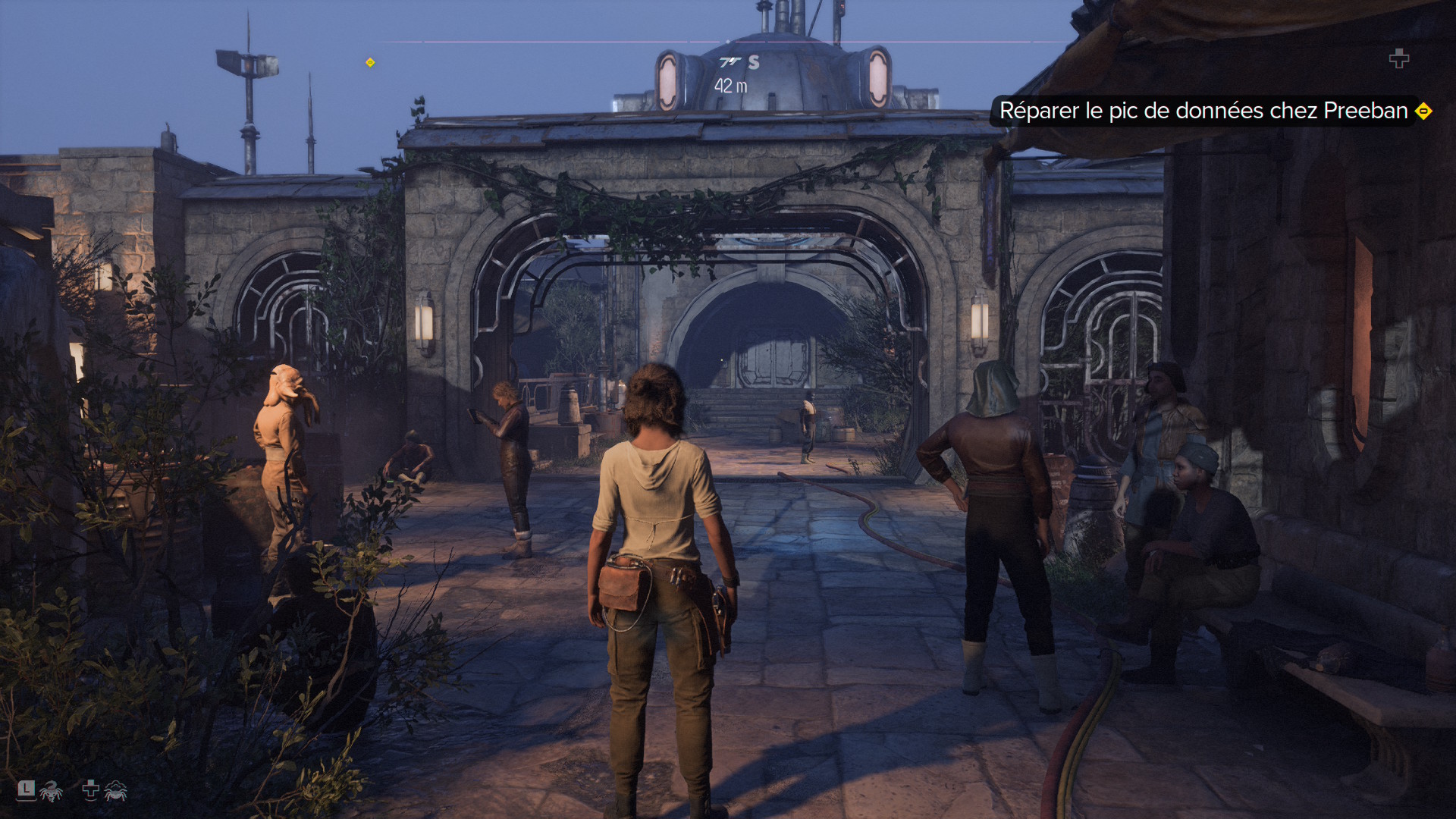Click the yellow quest marker on the compass

pos(370,62)
